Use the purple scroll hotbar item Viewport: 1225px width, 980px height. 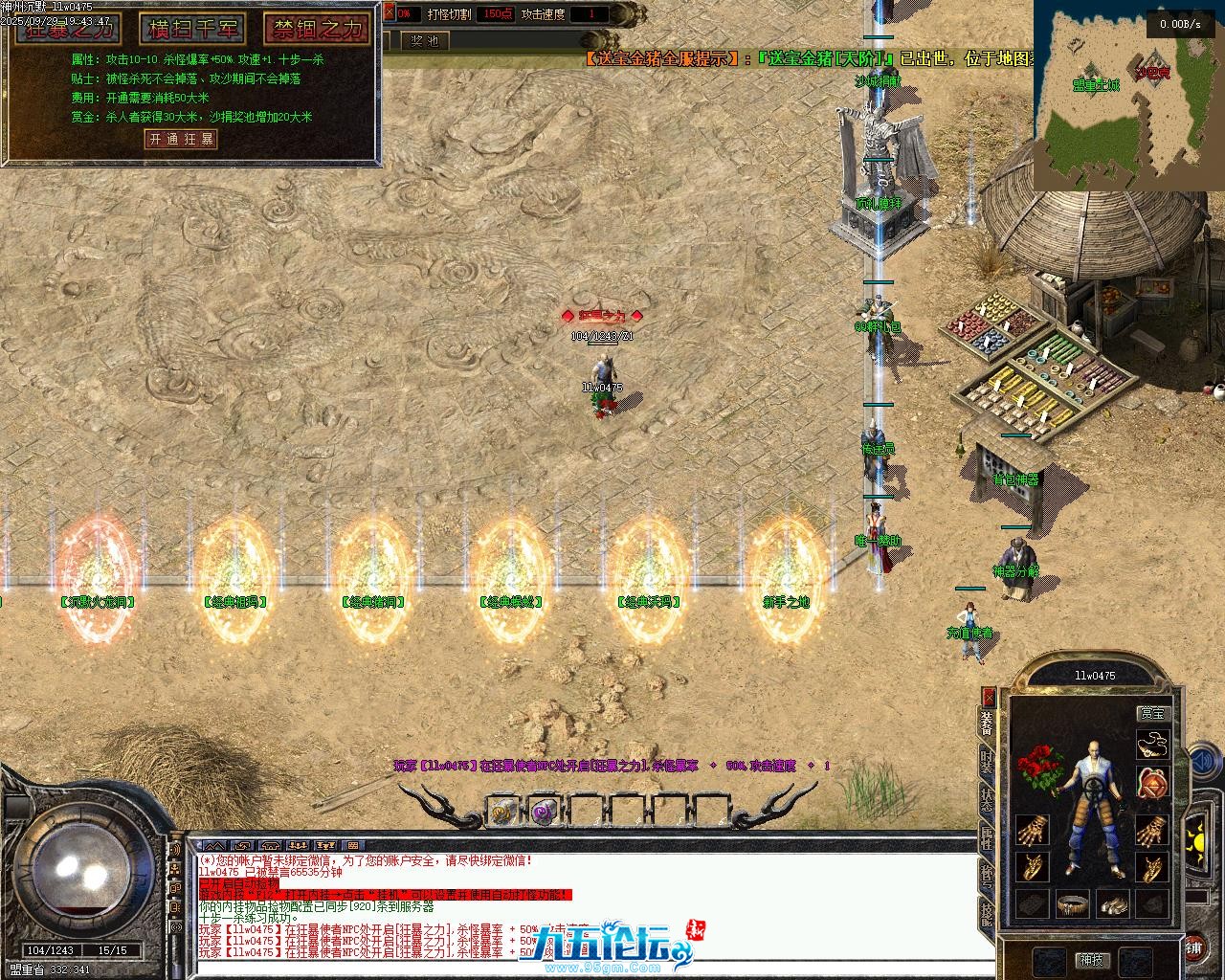click(x=545, y=813)
